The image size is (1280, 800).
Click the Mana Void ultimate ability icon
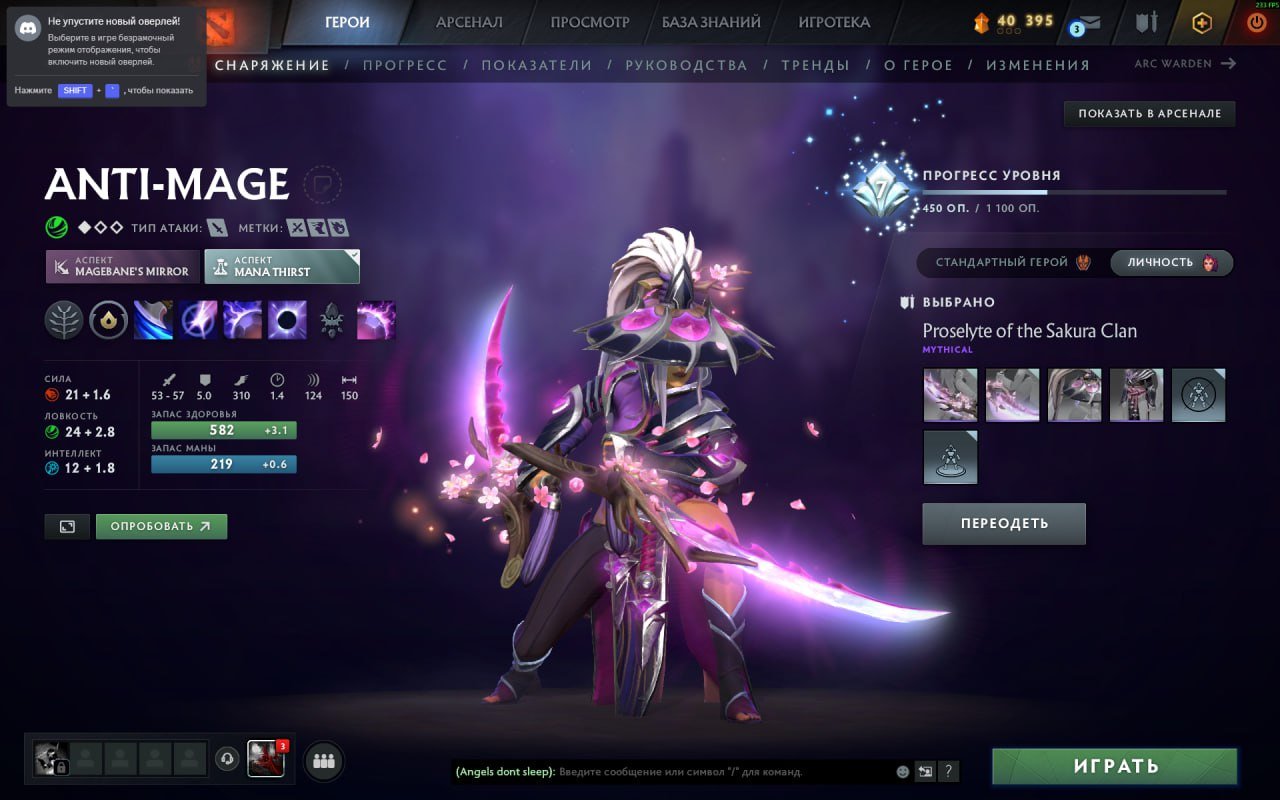point(287,320)
